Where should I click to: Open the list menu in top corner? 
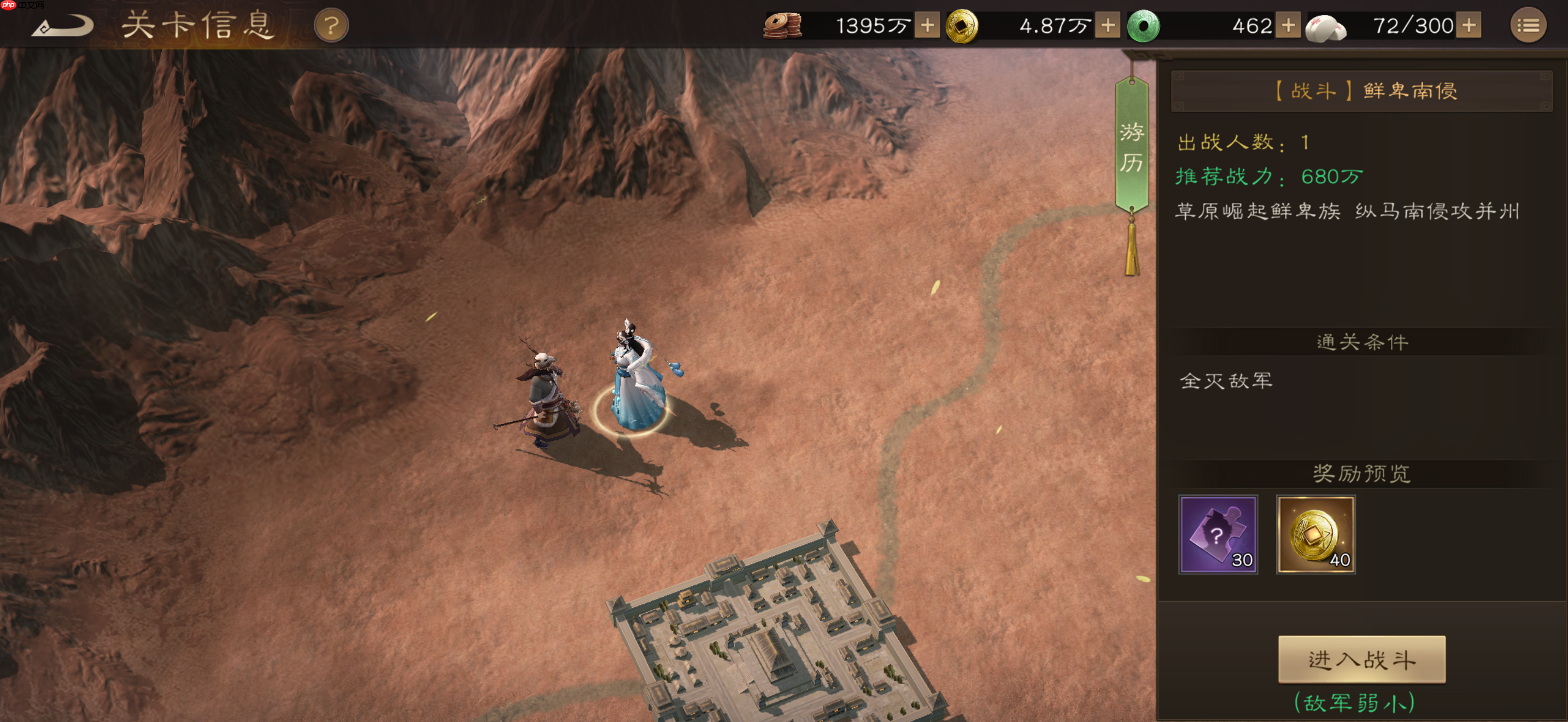coord(1528,26)
